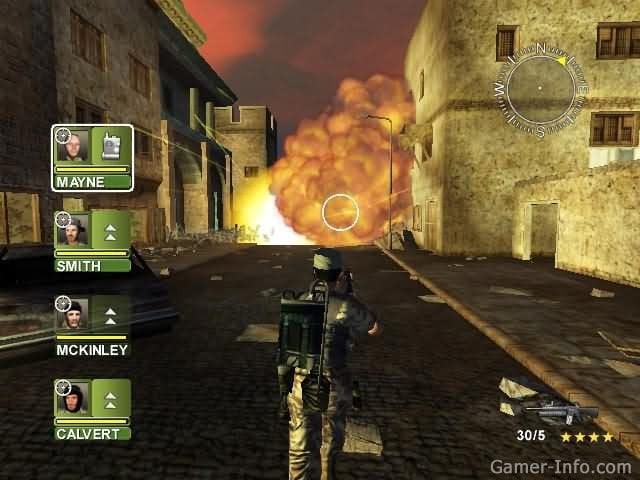
Task: Select the assault rifle weapon icon
Action: coord(562,411)
